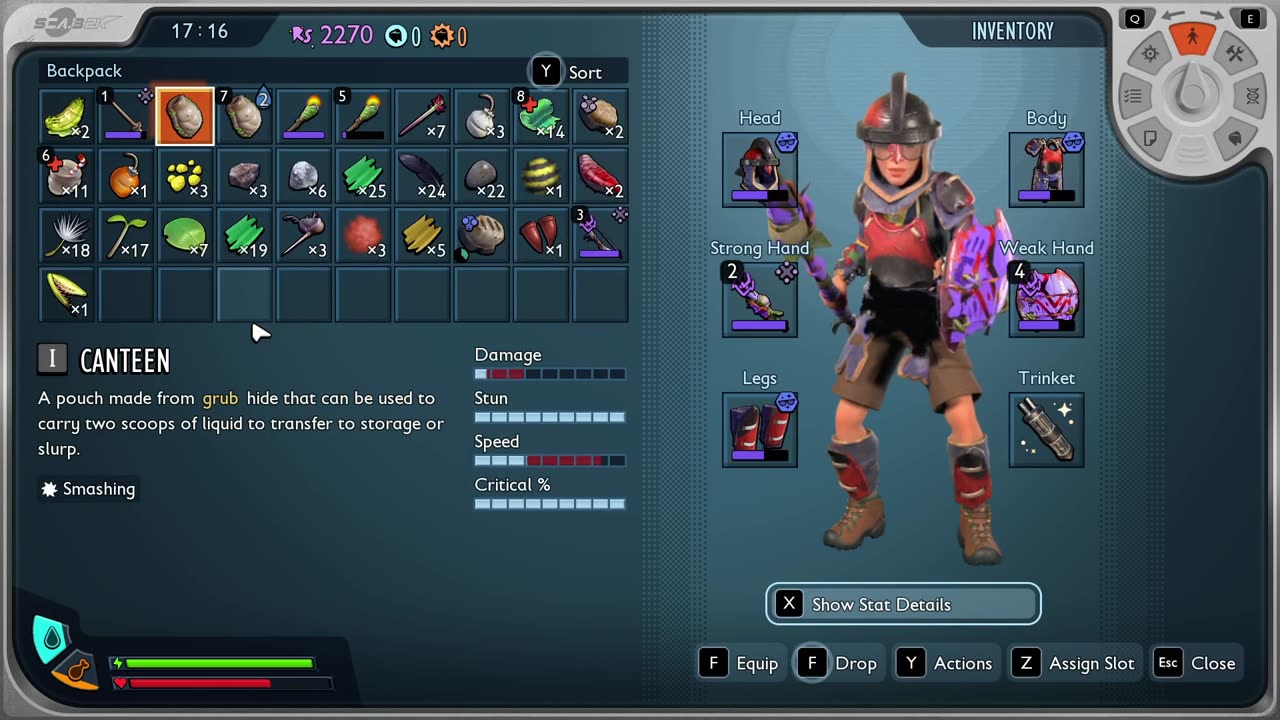Open the Body armor slot
Image resolution: width=1280 pixels, height=720 pixels.
1046,169
